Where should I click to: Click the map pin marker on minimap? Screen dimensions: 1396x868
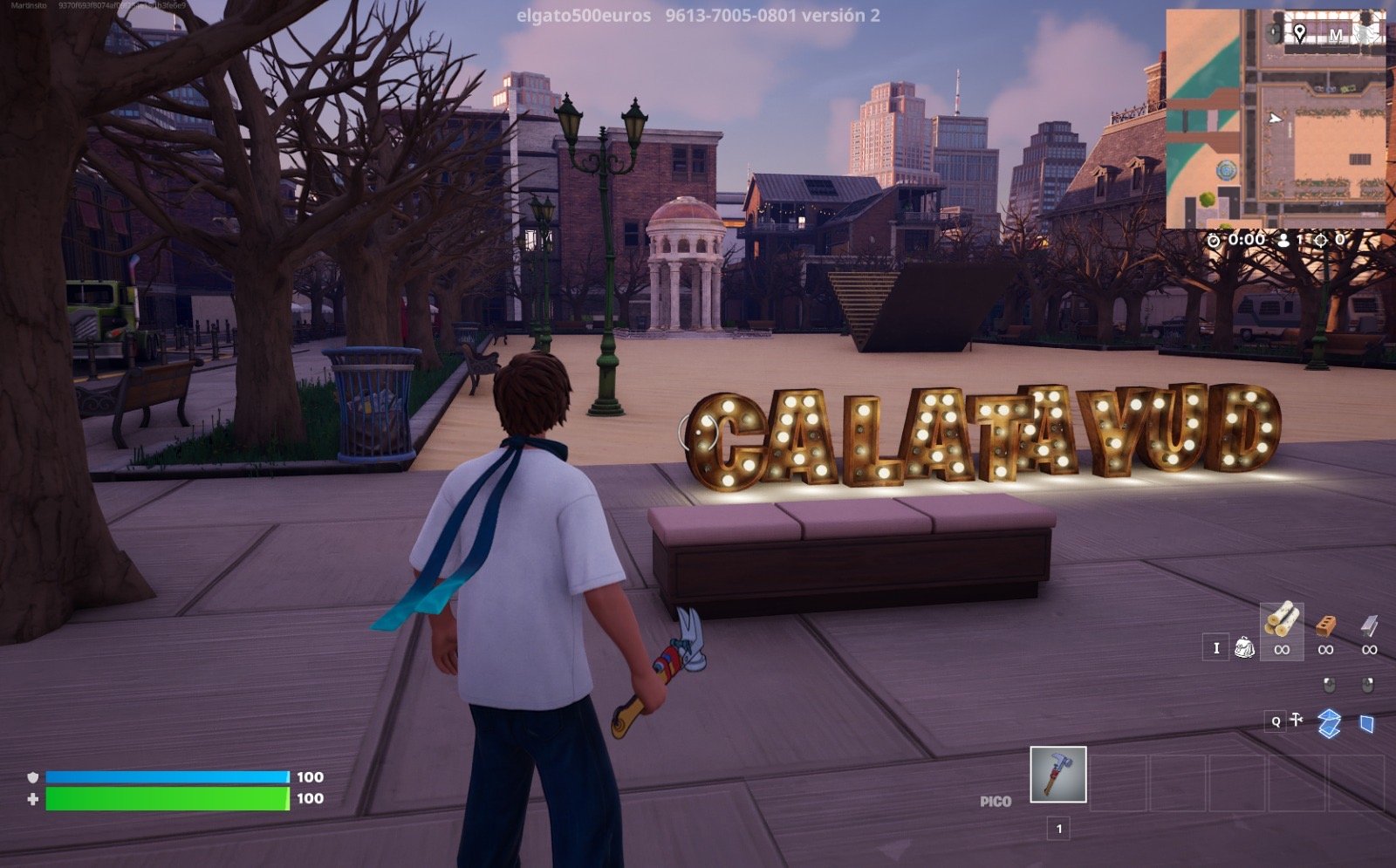click(x=1300, y=33)
